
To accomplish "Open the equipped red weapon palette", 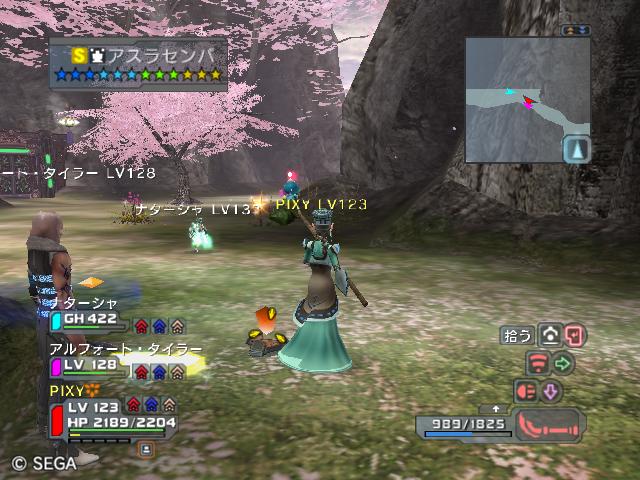I will 549,424.
